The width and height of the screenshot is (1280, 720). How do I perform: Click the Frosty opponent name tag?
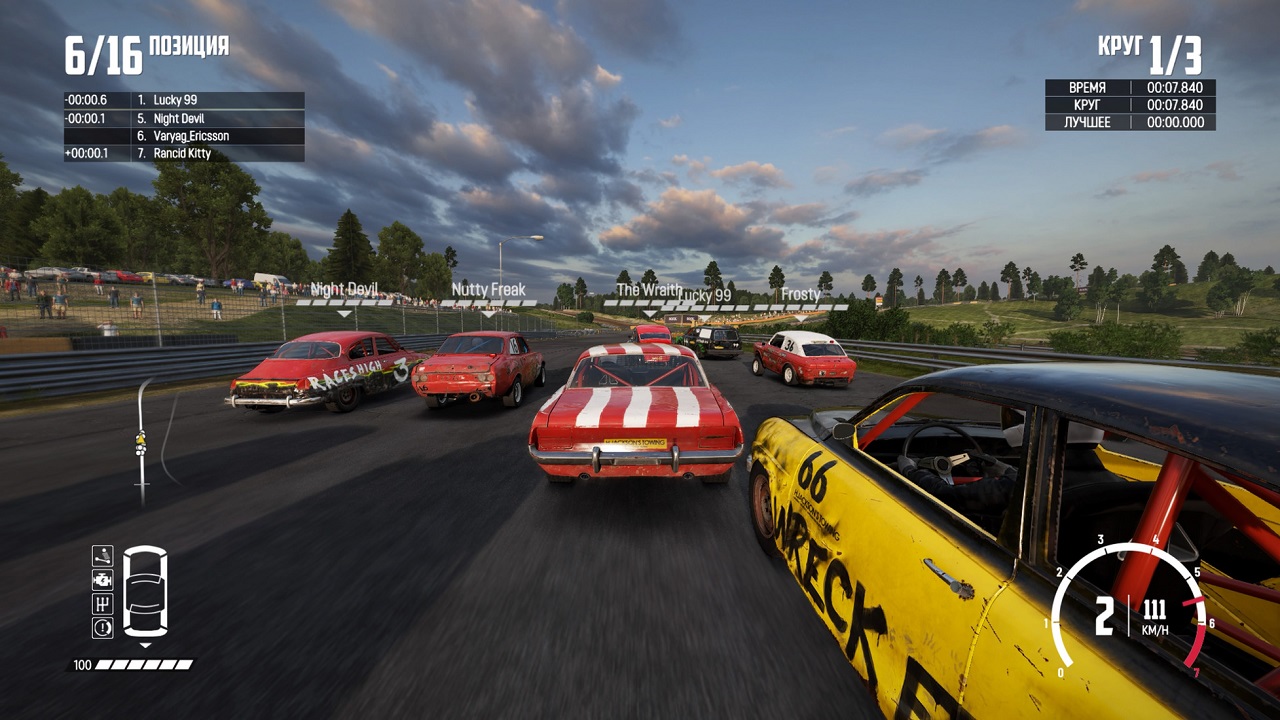click(800, 295)
